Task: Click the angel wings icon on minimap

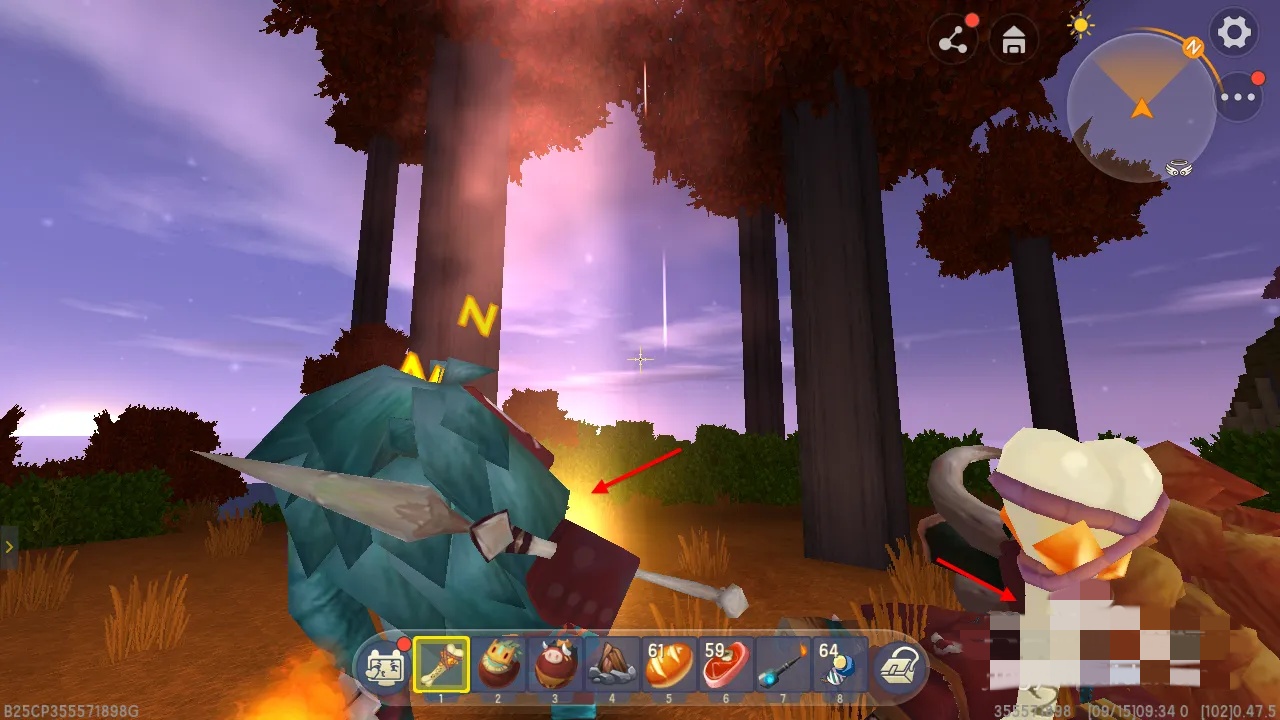Action: pyautogui.click(x=1179, y=168)
